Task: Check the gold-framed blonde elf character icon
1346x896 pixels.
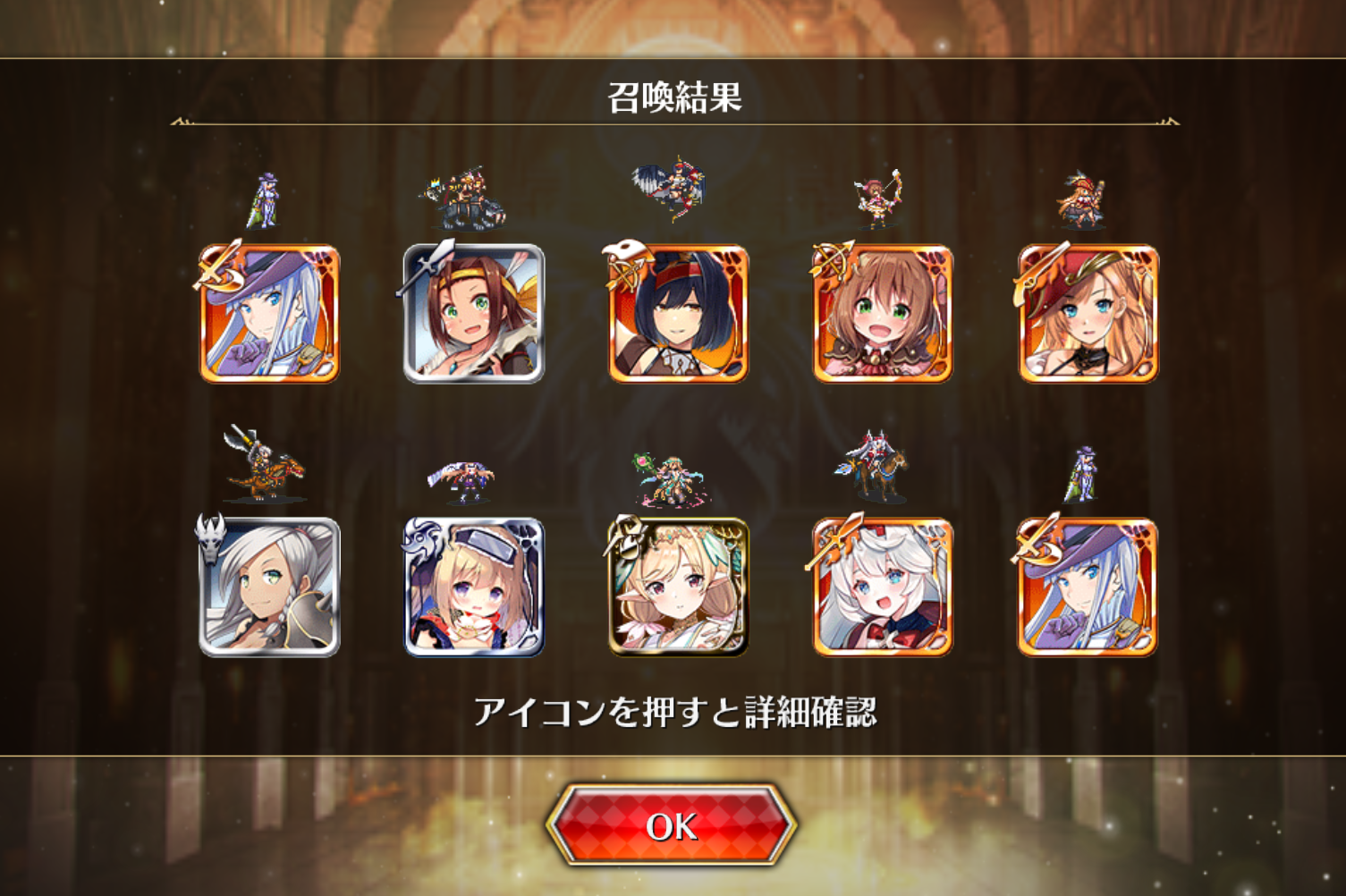Action: pyautogui.click(x=679, y=587)
